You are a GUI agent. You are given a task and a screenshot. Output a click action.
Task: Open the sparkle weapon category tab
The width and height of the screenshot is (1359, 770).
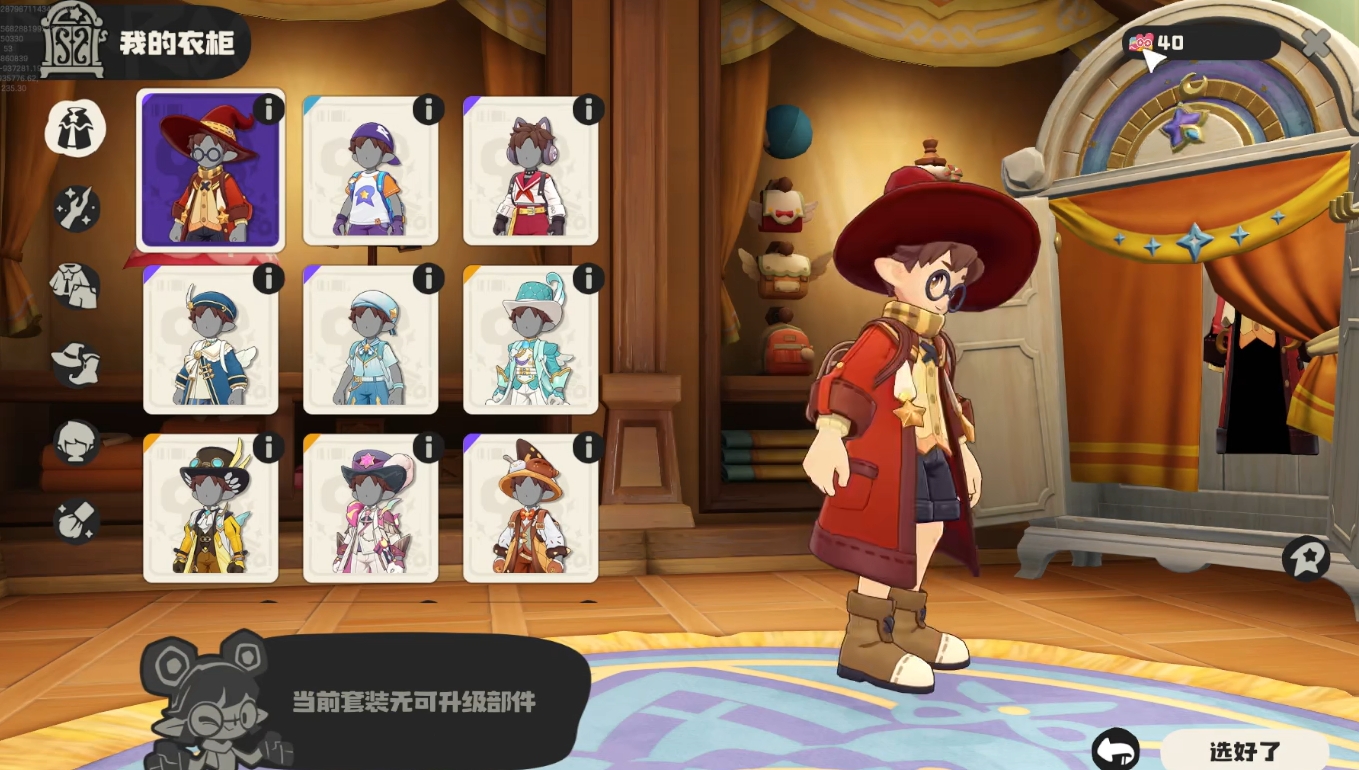click(76, 208)
